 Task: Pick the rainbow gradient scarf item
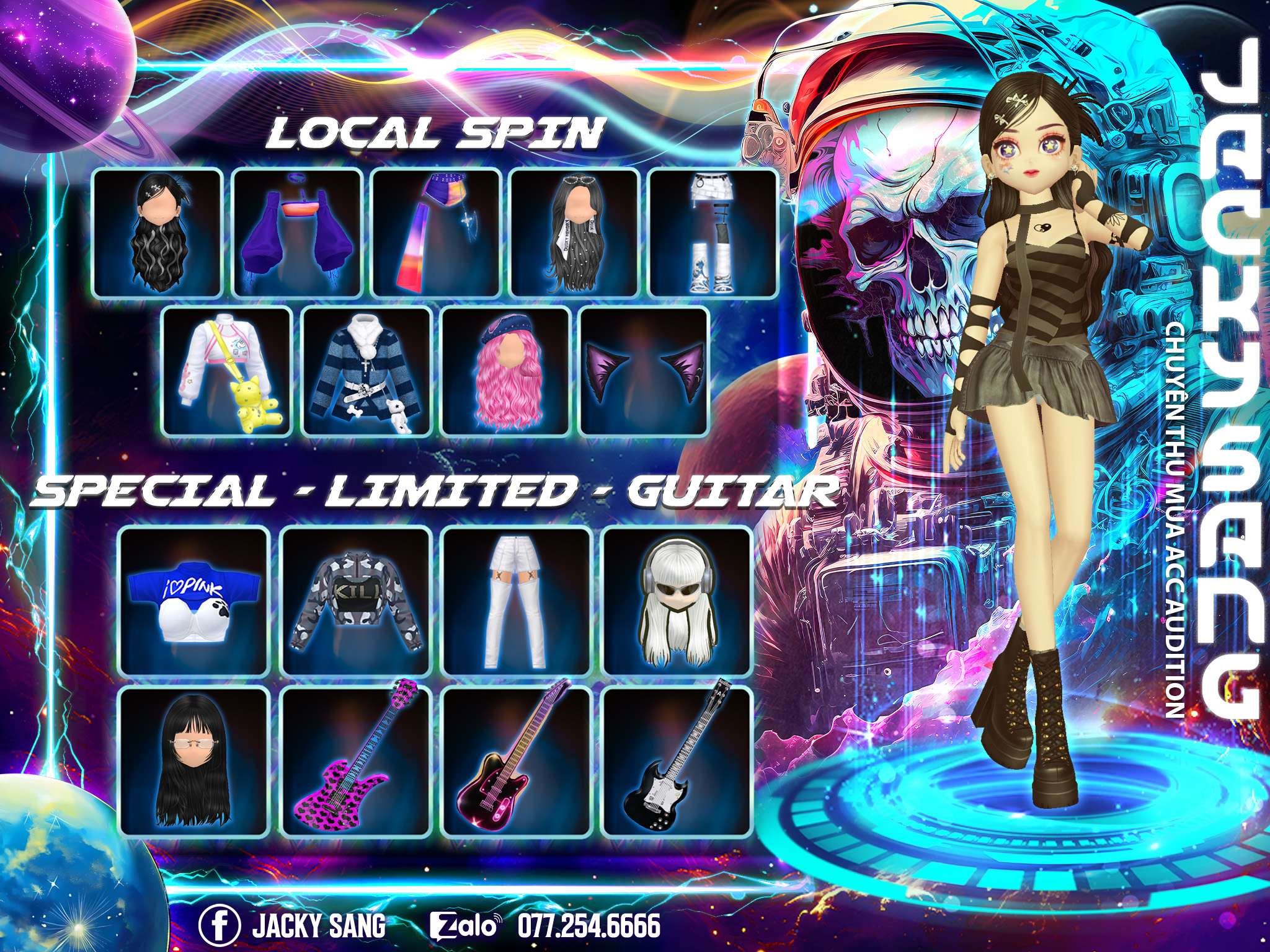pos(436,232)
